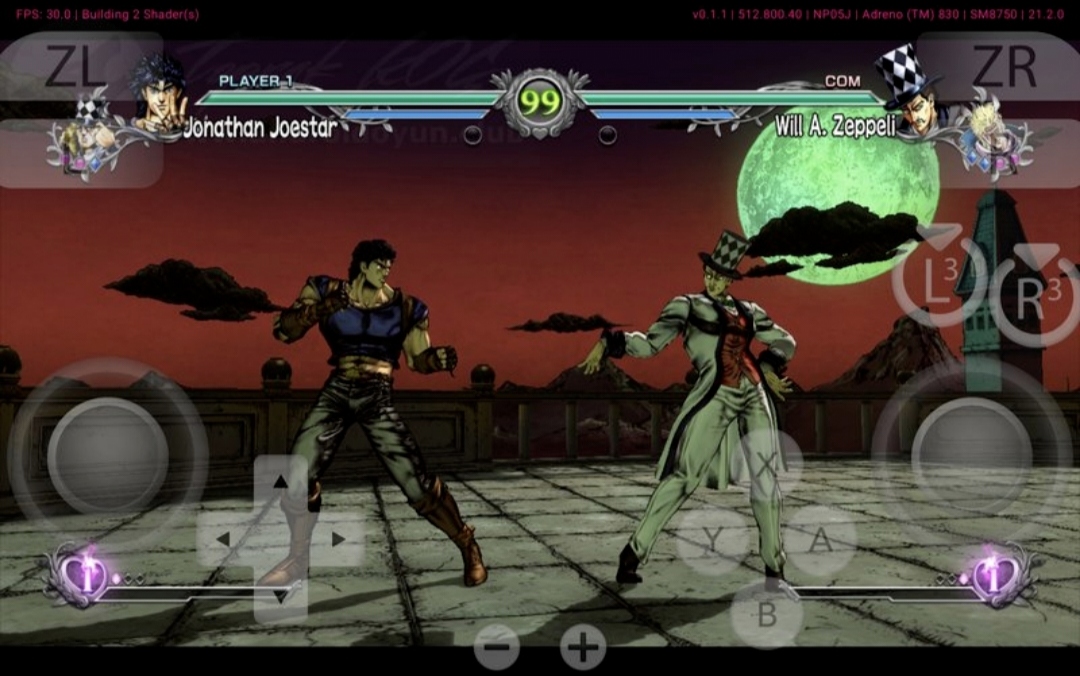Tap the Y face button
1080x676 pixels.
[x=712, y=541]
